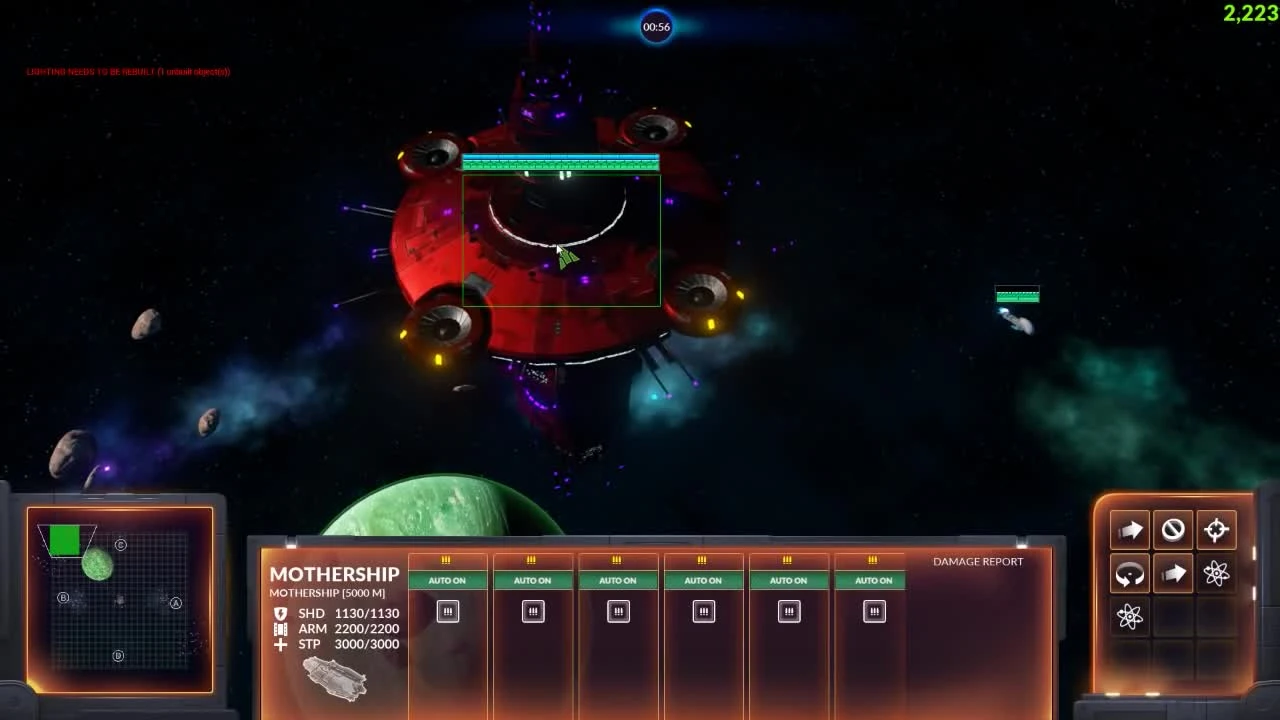Open the second weapon slot module grid
This screenshot has height=720, width=1280.
pyautogui.click(x=532, y=611)
